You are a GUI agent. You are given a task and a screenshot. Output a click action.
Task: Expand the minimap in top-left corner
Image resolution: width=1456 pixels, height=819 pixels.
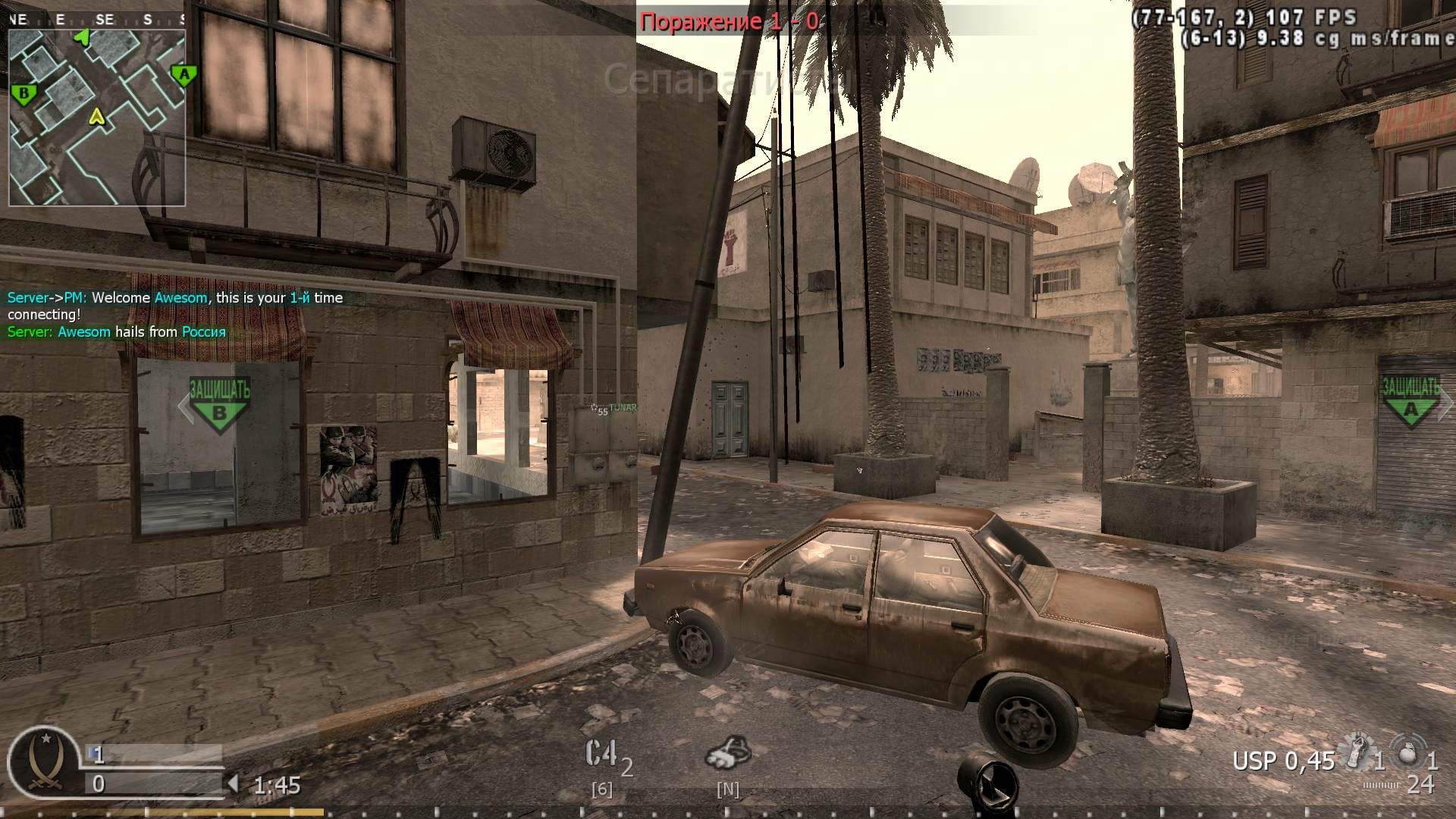[96, 106]
